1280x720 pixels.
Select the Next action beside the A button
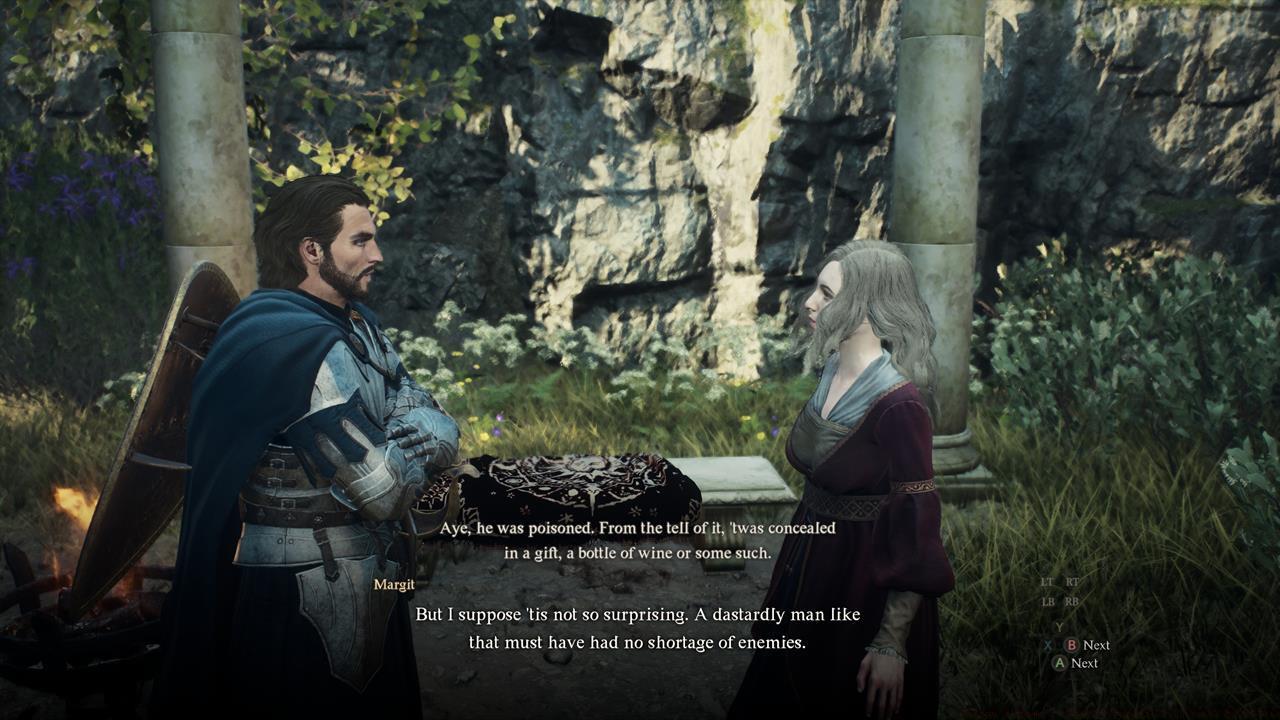coord(1086,662)
